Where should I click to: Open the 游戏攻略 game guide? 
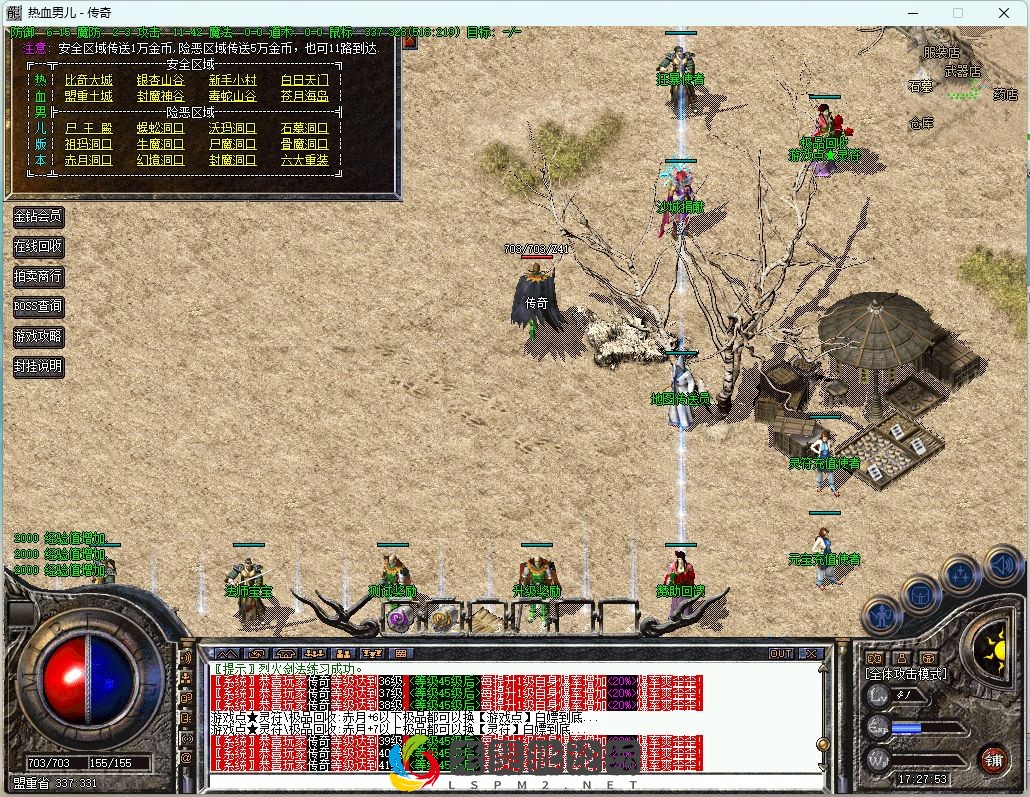pyautogui.click(x=38, y=336)
